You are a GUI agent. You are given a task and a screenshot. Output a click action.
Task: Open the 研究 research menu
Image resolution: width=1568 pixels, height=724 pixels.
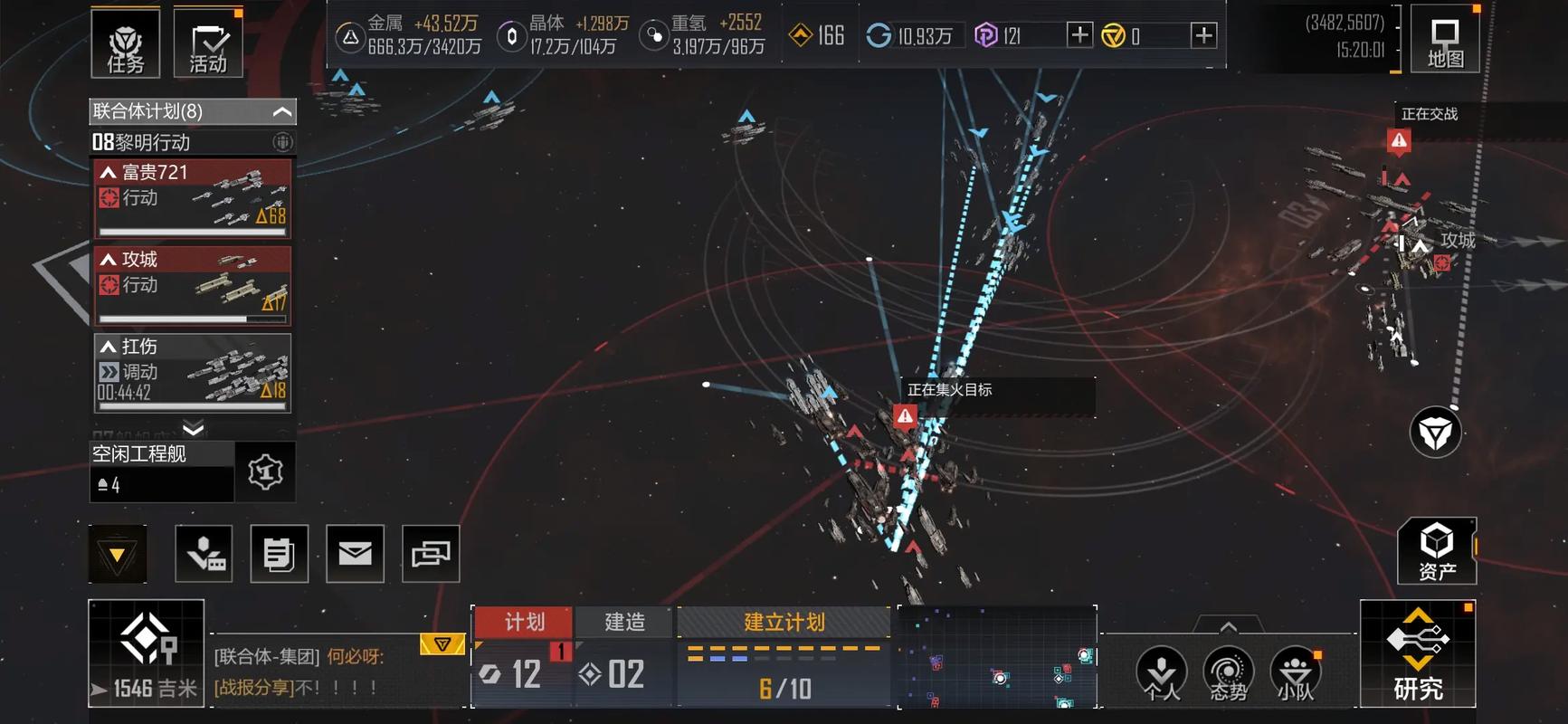click(x=1418, y=653)
